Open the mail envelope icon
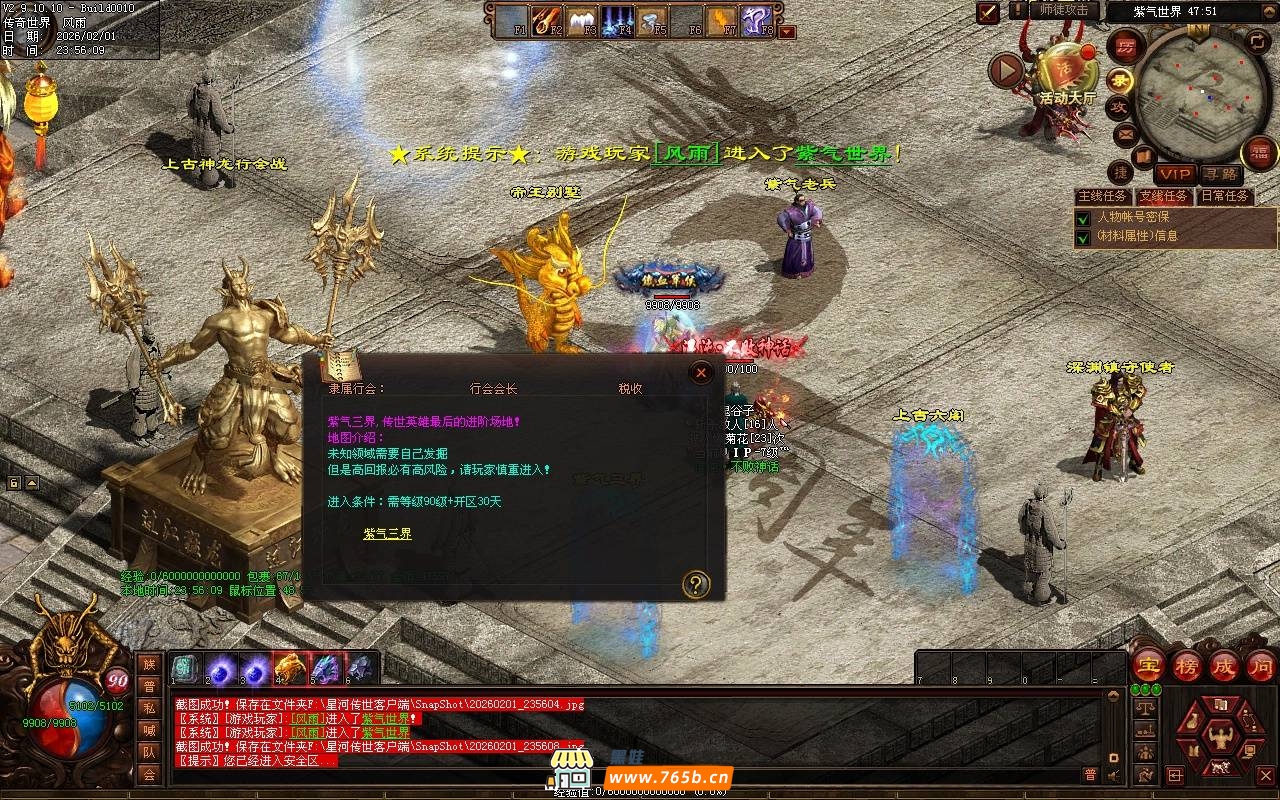1280x800 pixels. click(x=1127, y=133)
